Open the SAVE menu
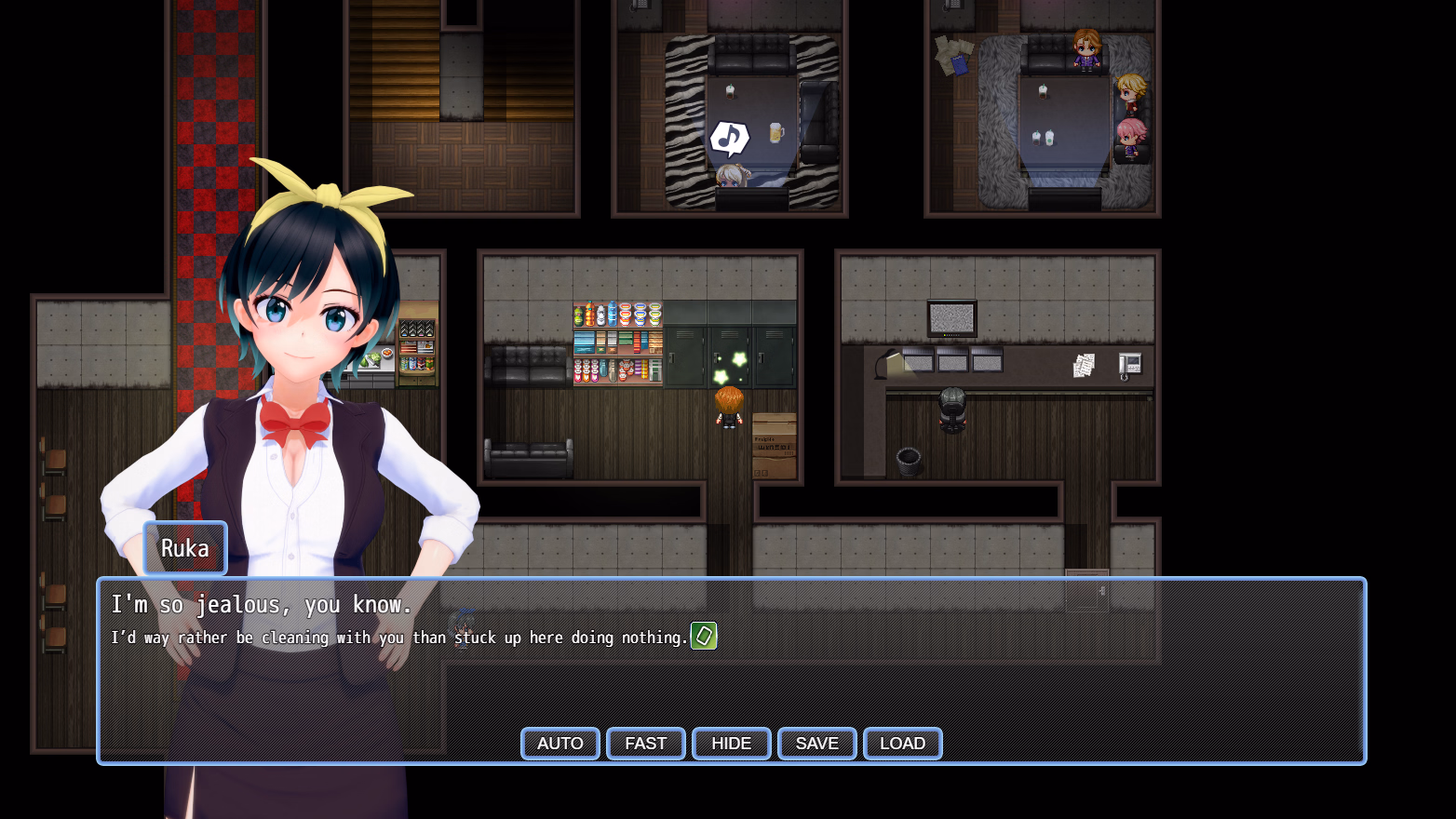This screenshot has width=1456, height=819. coord(816,744)
